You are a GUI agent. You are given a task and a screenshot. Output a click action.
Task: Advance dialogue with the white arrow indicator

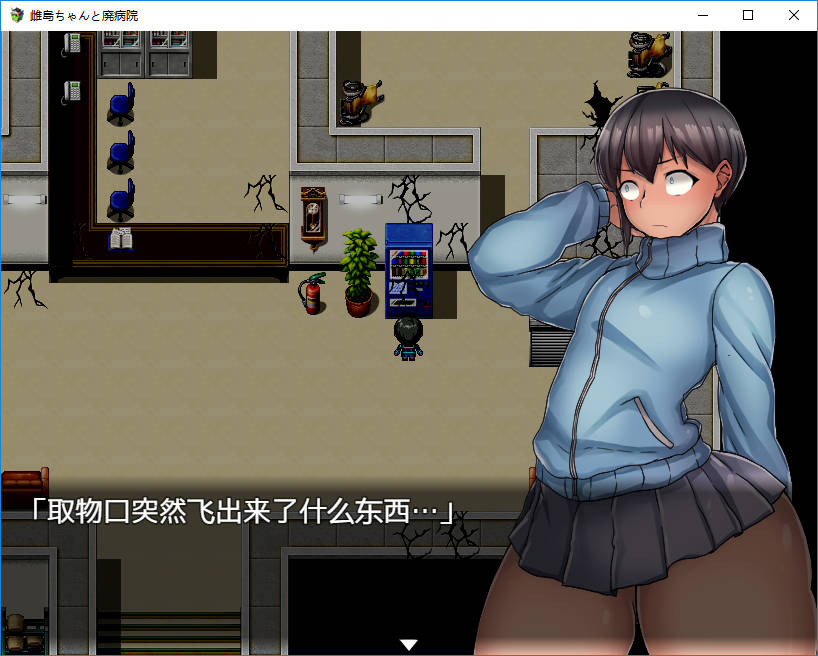pyautogui.click(x=408, y=645)
